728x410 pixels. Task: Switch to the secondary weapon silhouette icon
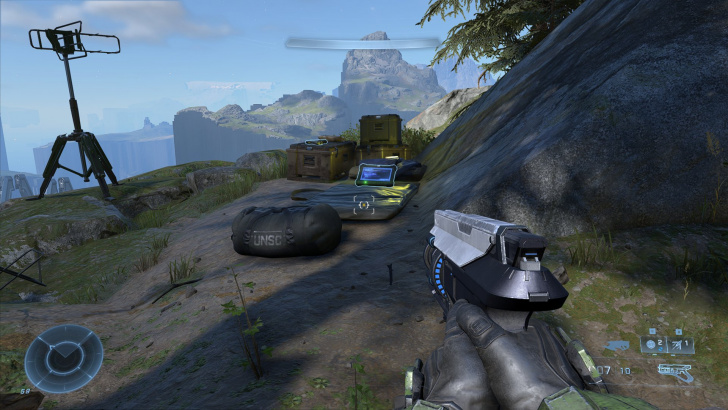(617, 346)
